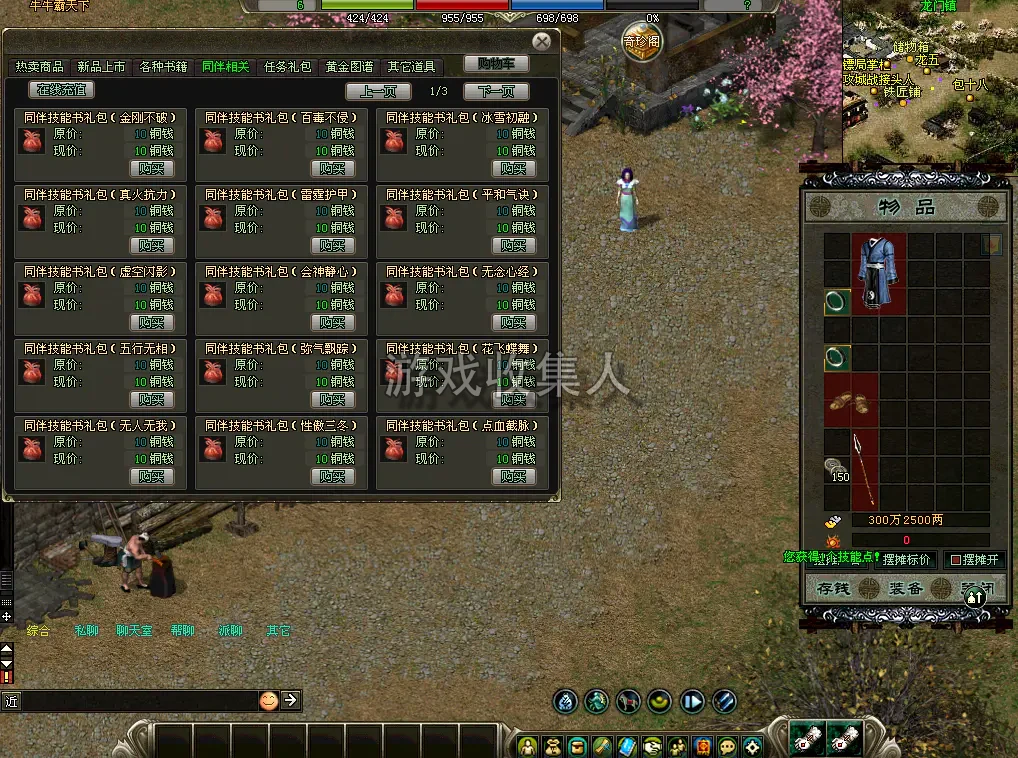Purchase the 雷霆护甲 skill book pack

click(333, 245)
